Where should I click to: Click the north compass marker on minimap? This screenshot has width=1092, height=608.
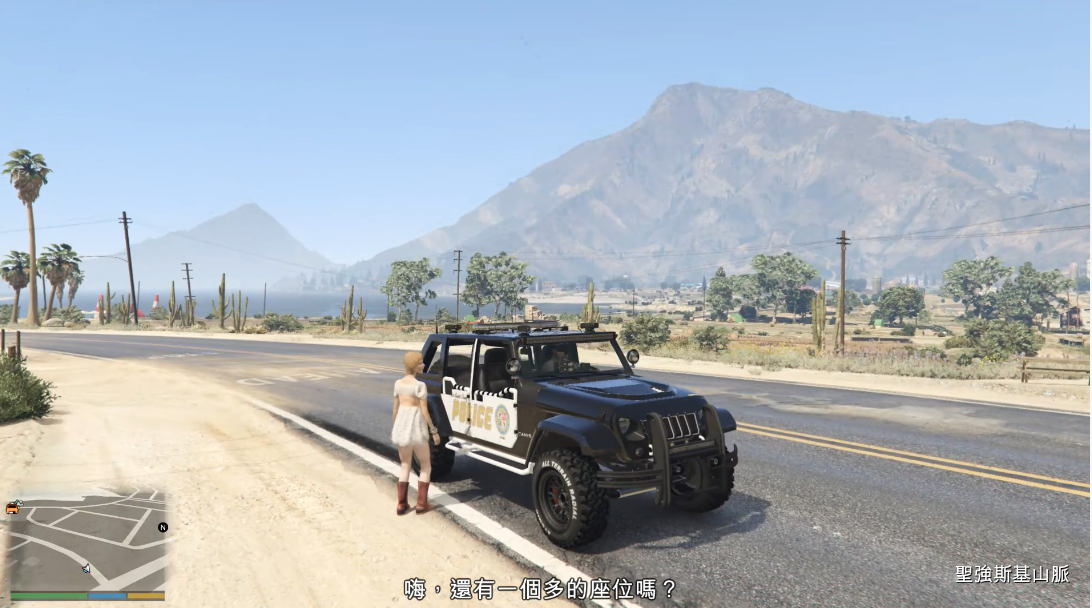coord(163,527)
